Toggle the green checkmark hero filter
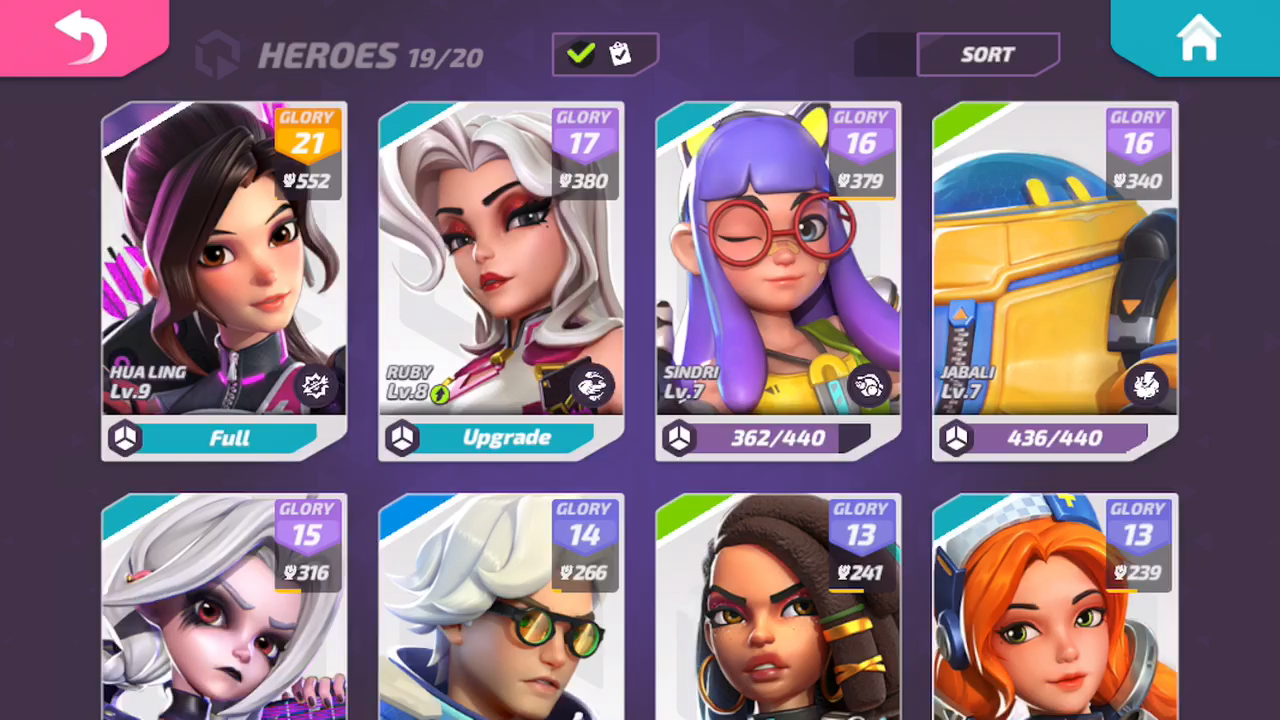 pyautogui.click(x=582, y=54)
